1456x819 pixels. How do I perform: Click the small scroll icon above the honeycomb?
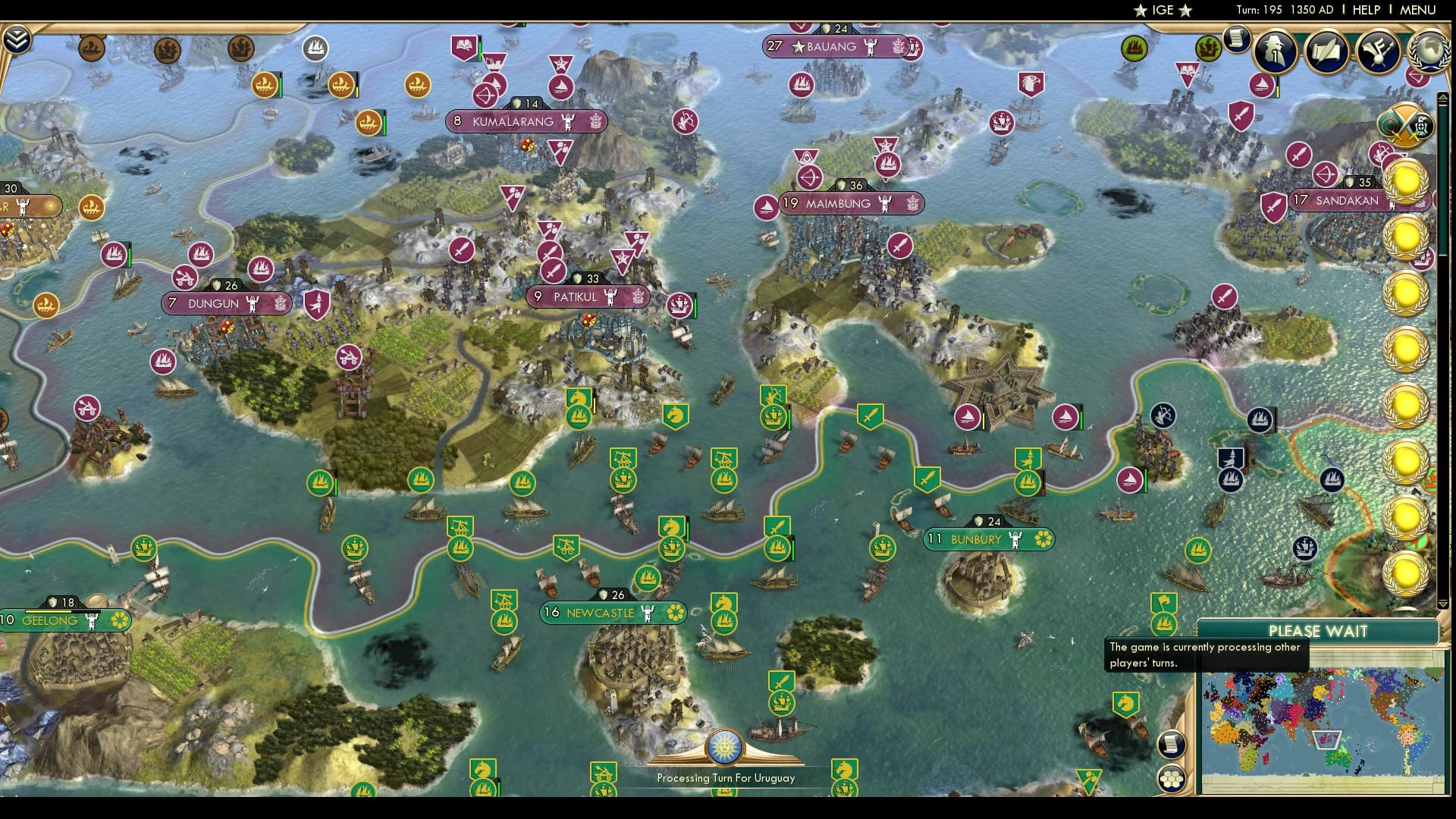tap(1172, 742)
